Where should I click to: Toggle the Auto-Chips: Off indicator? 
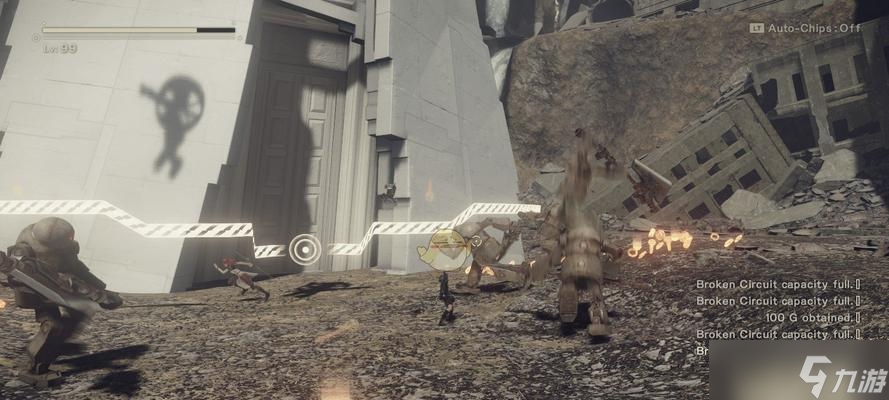tap(805, 28)
